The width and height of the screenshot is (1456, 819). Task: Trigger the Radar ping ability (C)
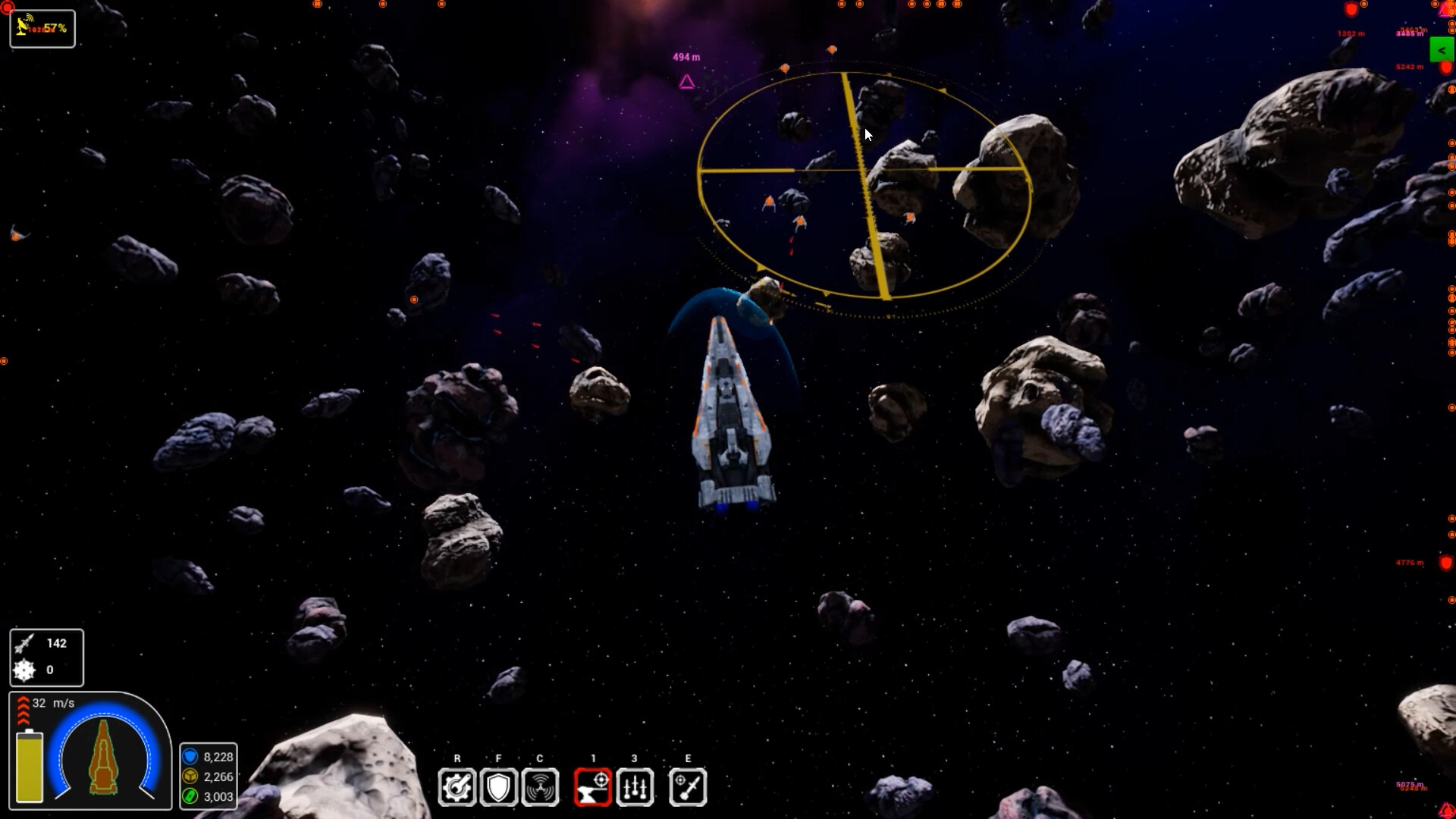pos(541,786)
